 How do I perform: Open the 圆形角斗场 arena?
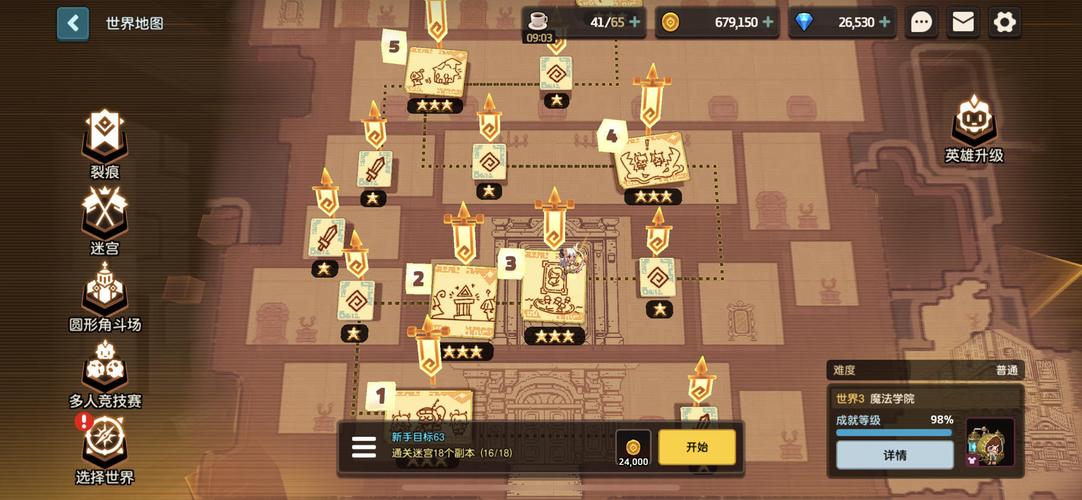pyautogui.click(x=104, y=297)
